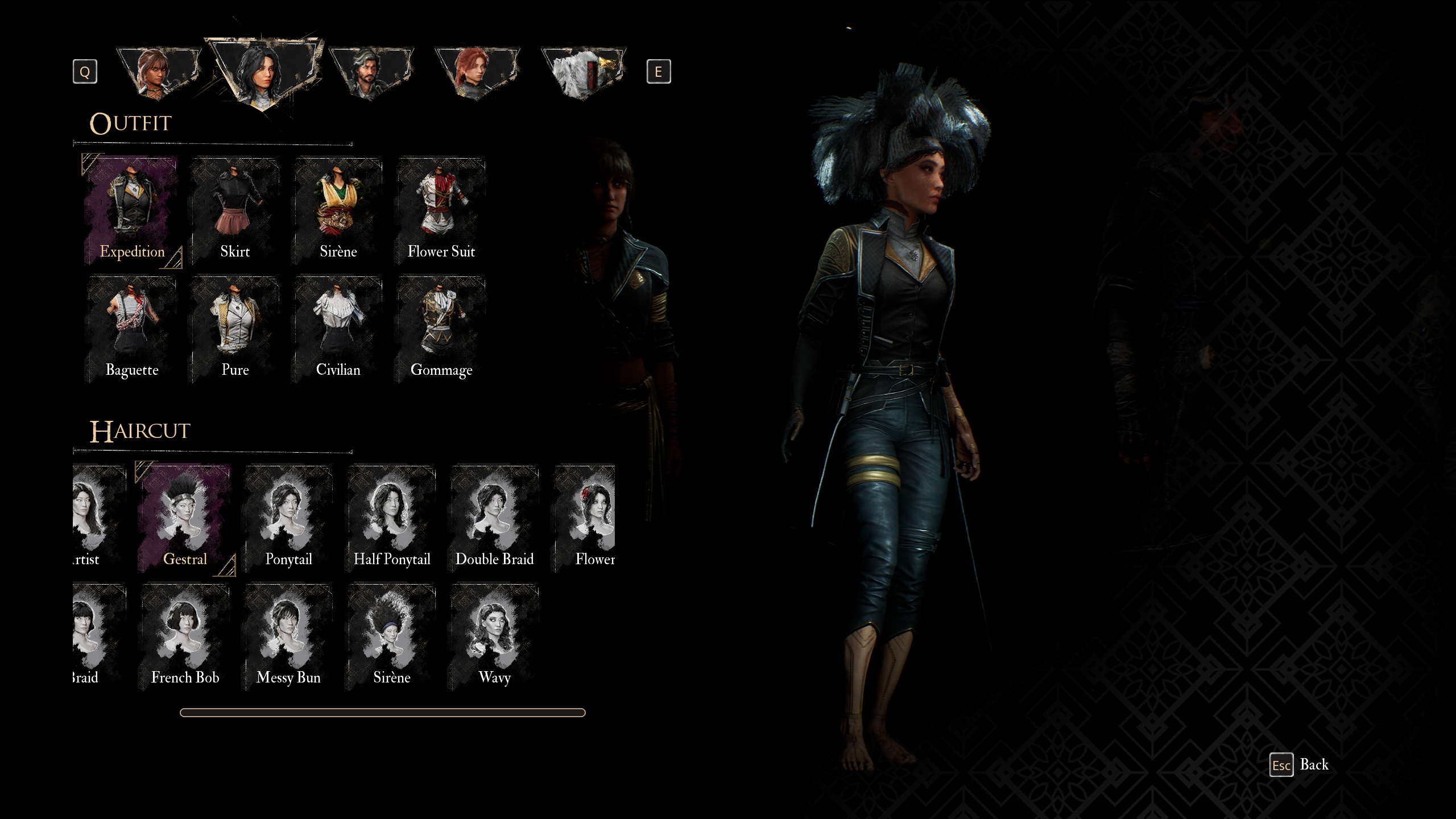Pick the Baguette outfit
The width and height of the screenshot is (1456, 819).
[131, 329]
